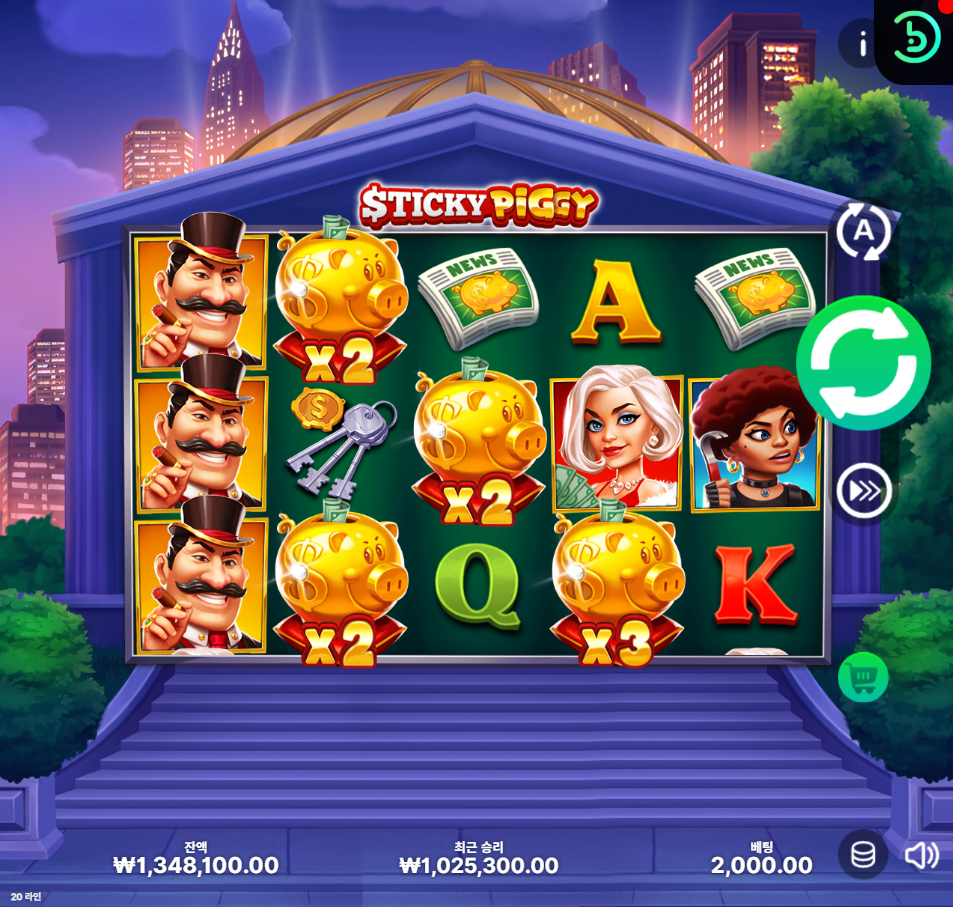This screenshot has height=907, width=953.
Task: Activate turbo spin fast-forward button
Action: click(x=863, y=491)
